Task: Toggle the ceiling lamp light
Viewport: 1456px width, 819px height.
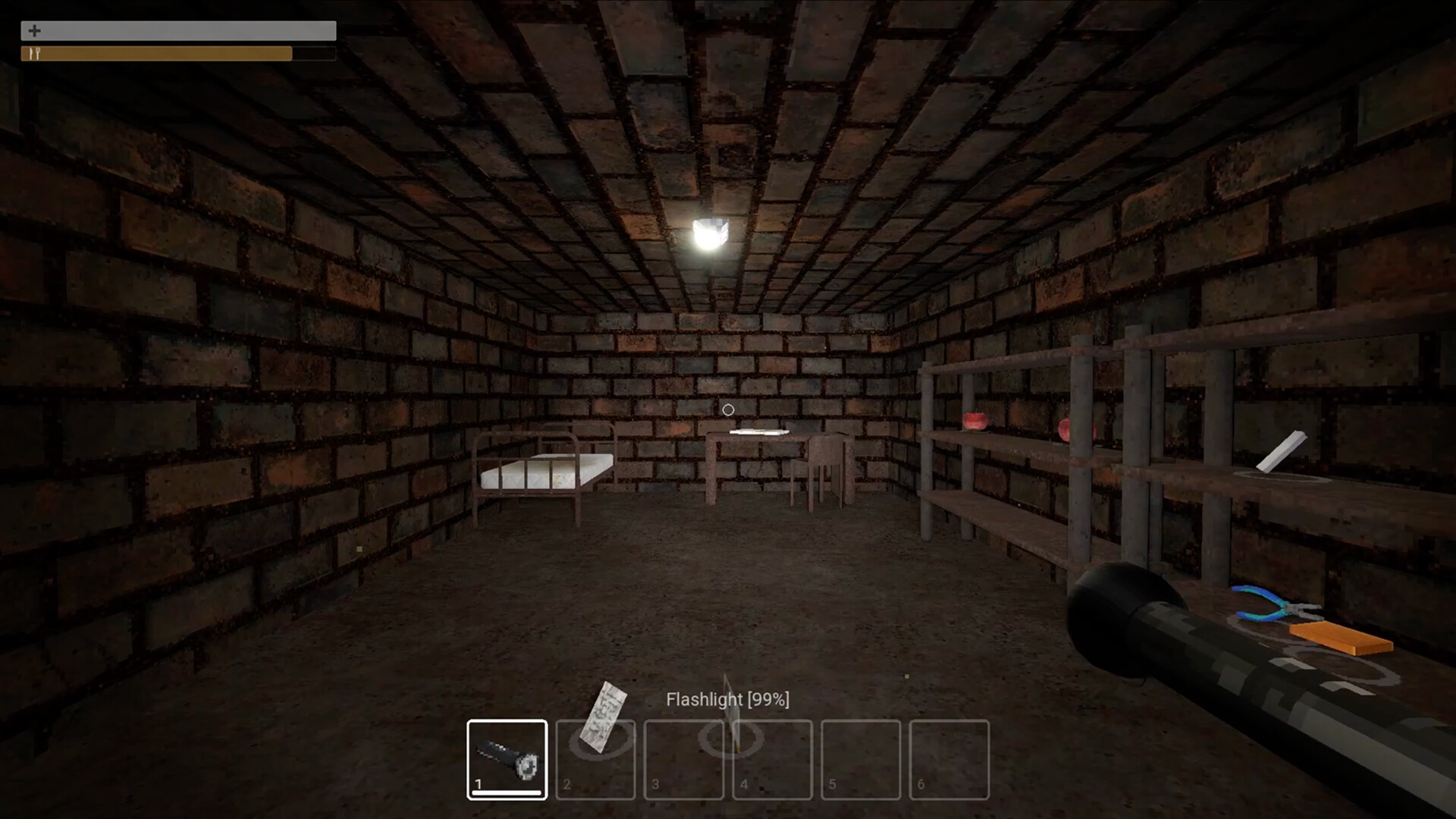Action: pyautogui.click(x=711, y=231)
